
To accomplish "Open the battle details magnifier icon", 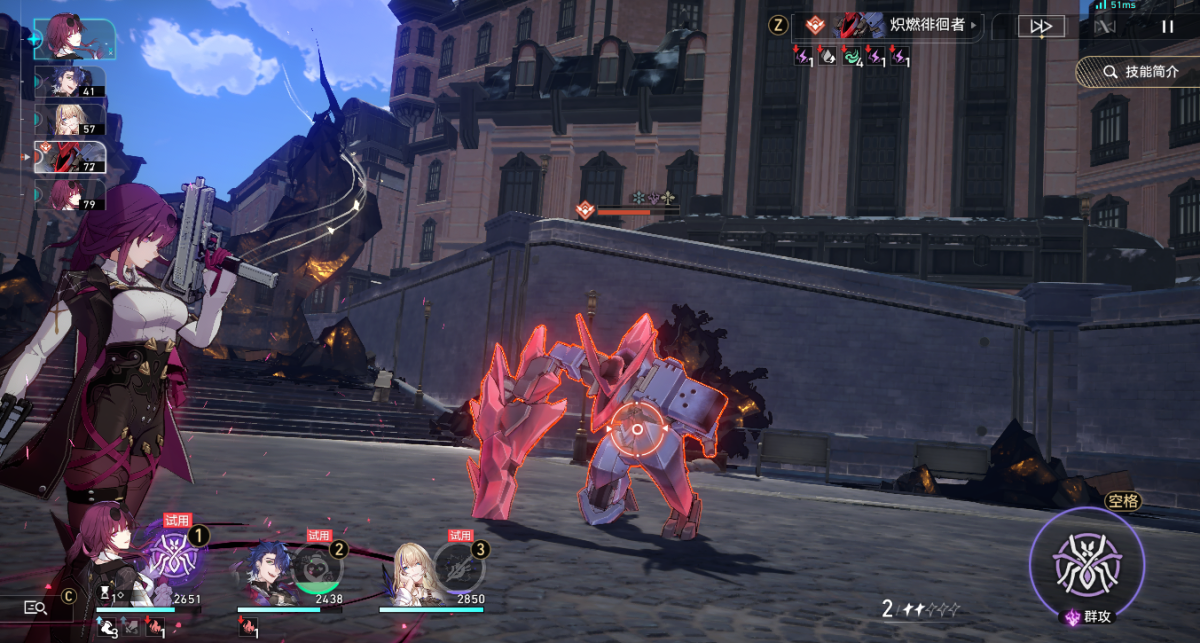I will [x=35, y=607].
